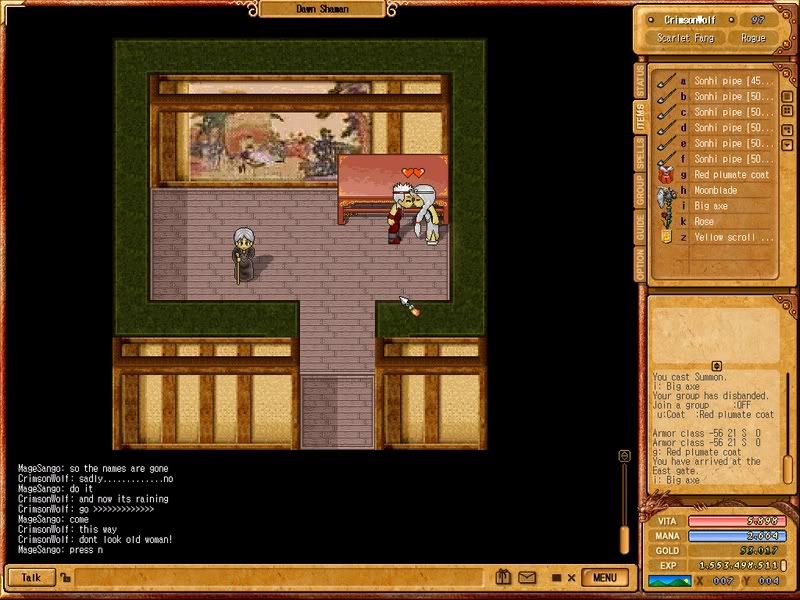Viewport: 800px width, 600px height.
Task: Select the Red plumate coat item
Action: point(731,175)
